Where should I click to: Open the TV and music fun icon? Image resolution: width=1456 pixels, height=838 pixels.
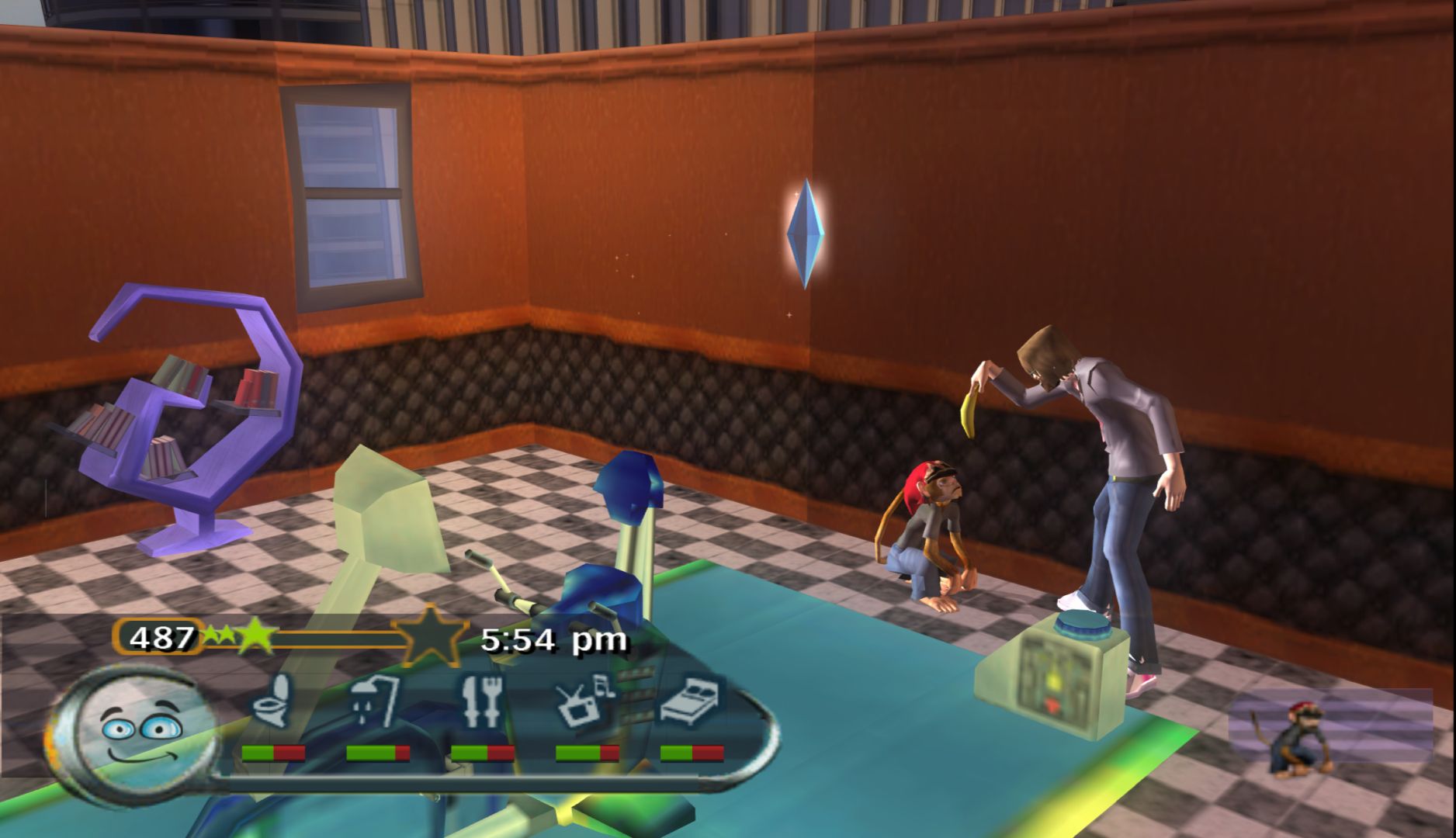[x=584, y=701]
